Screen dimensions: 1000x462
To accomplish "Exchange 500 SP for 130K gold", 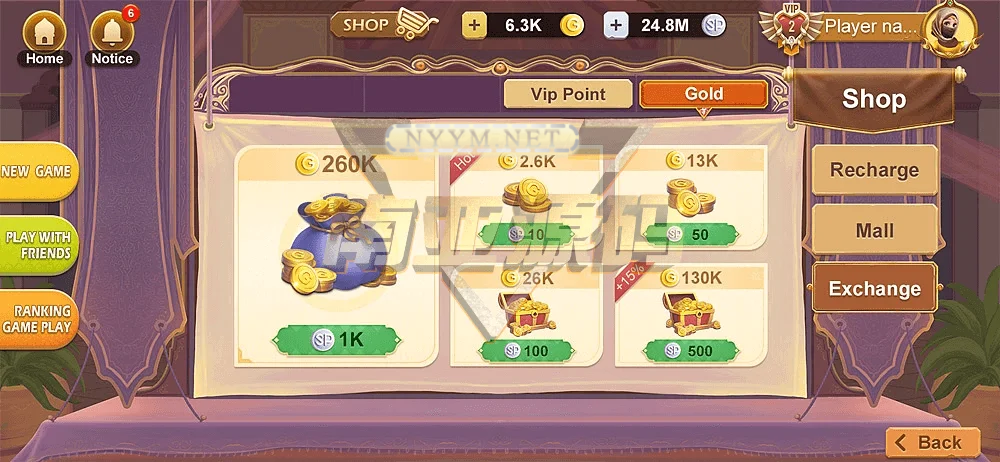I will click(690, 351).
